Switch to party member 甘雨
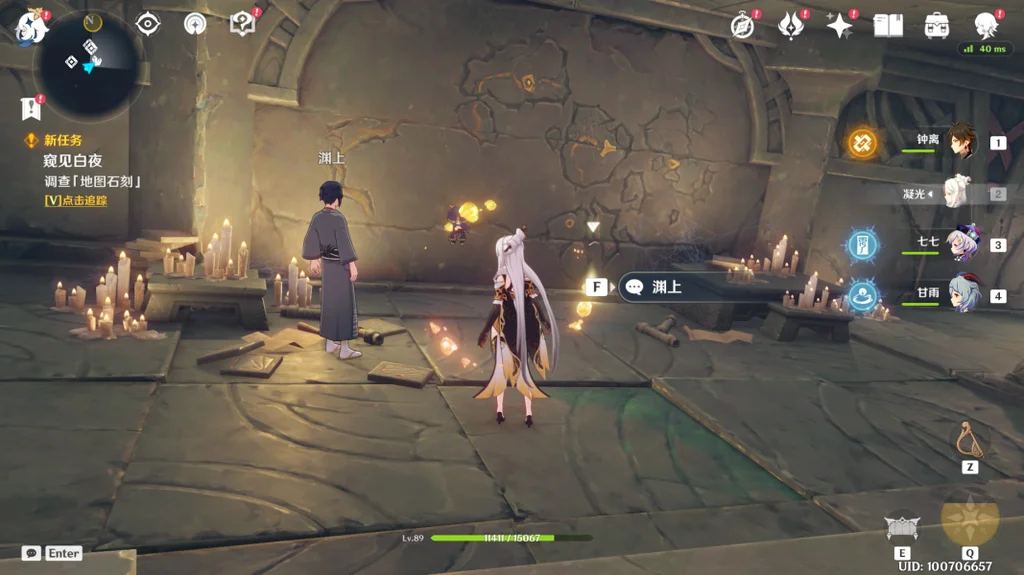The image size is (1024, 575). click(x=962, y=295)
